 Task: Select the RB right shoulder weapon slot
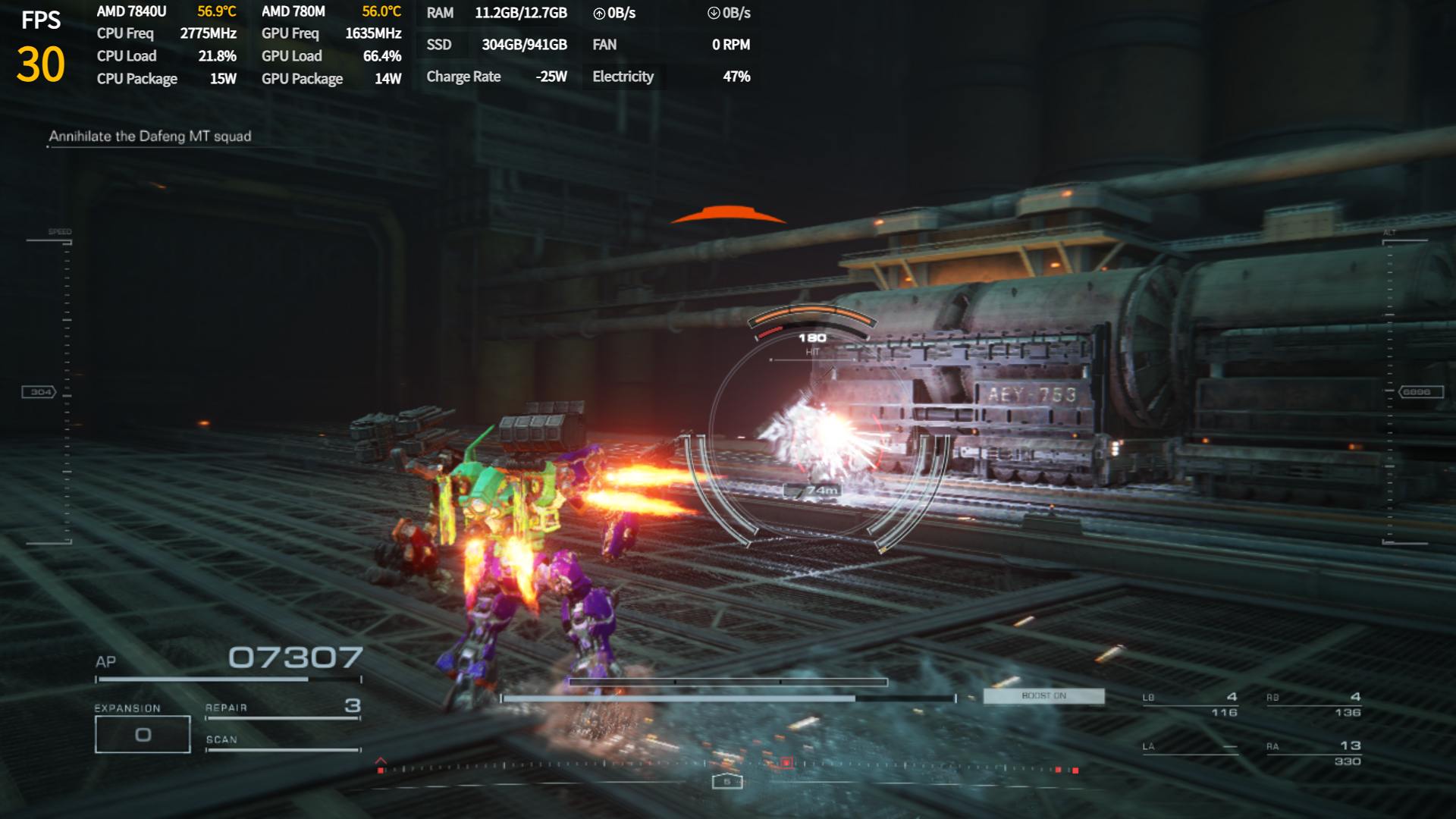coord(1314,704)
